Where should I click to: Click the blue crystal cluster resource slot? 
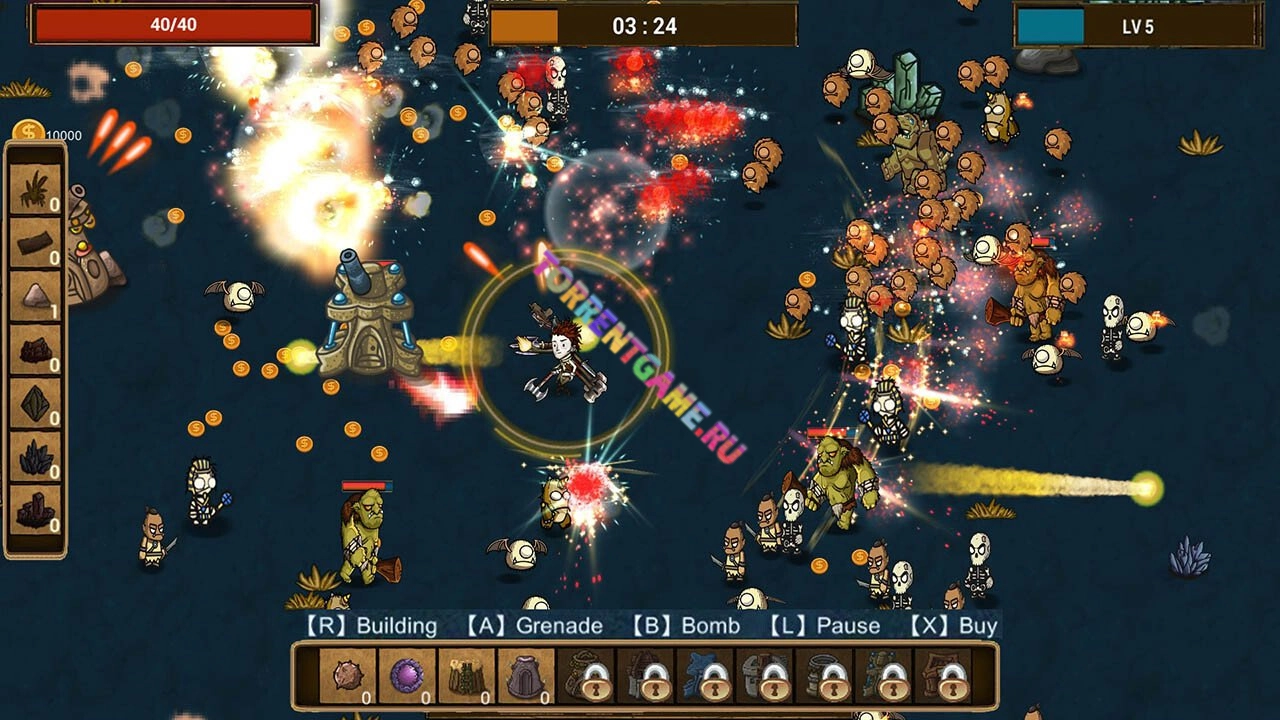click(36, 457)
